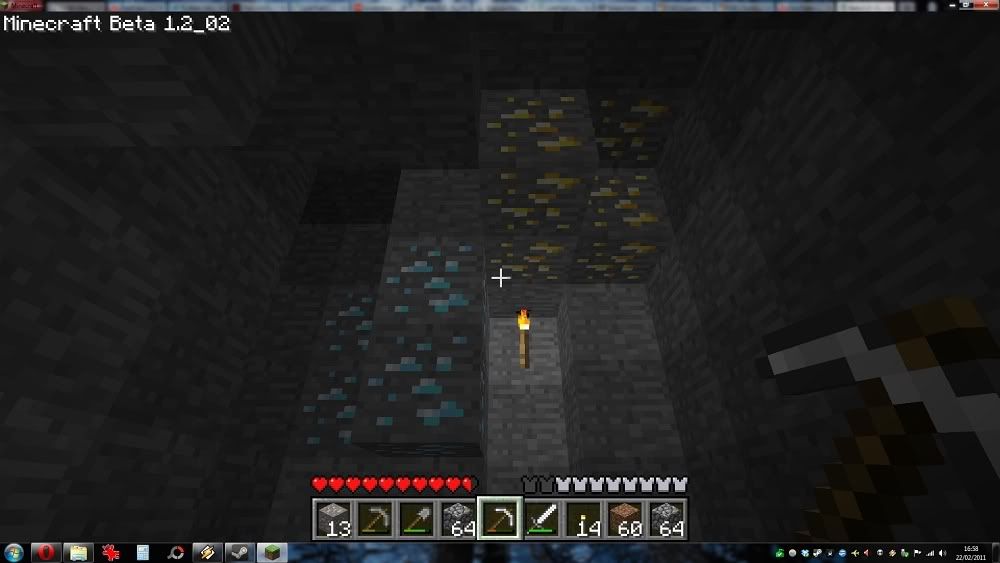Open Steam from the taskbar
1000x563 pixels.
(x=240, y=552)
